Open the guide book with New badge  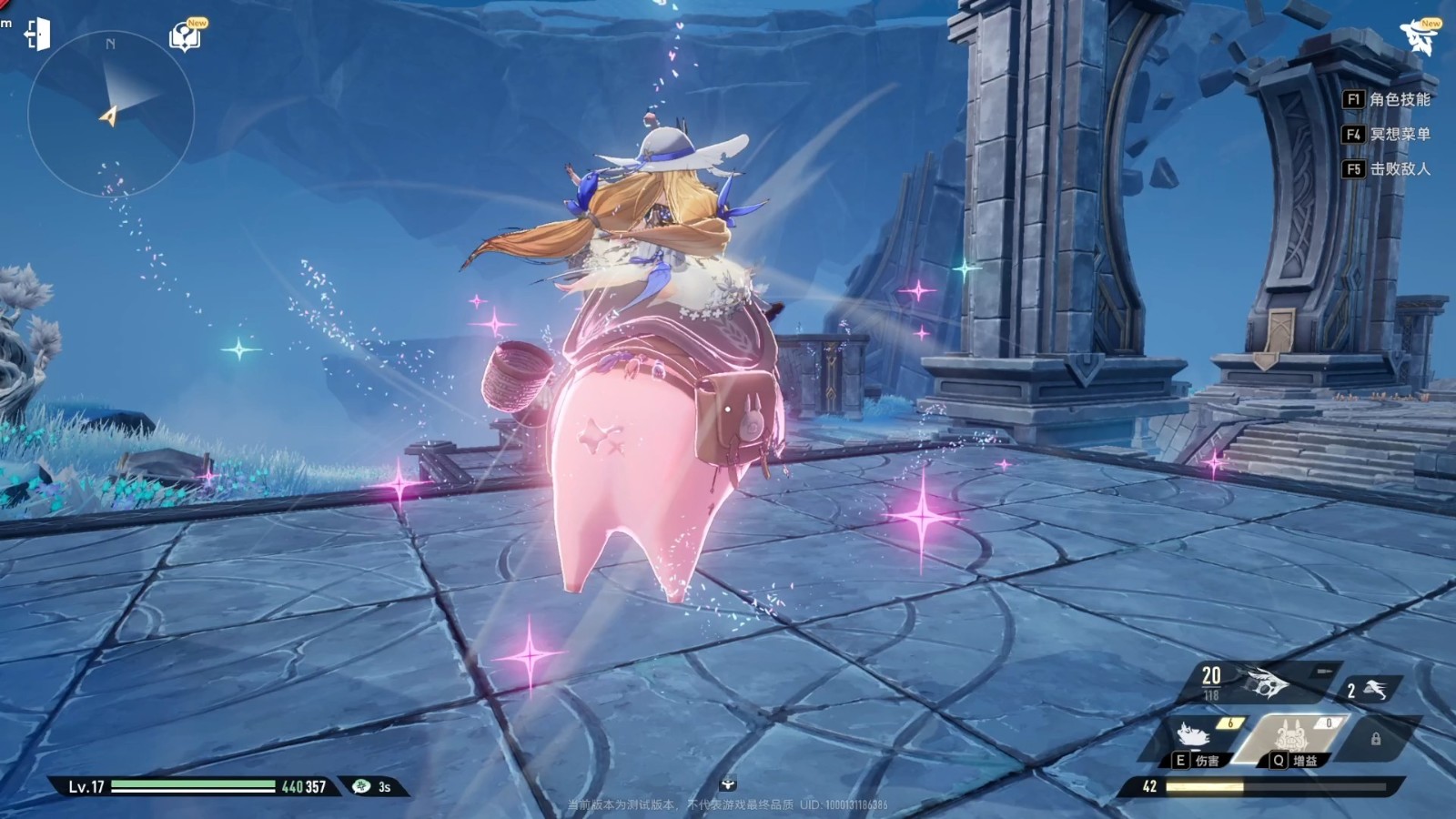(x=186, y=37)
